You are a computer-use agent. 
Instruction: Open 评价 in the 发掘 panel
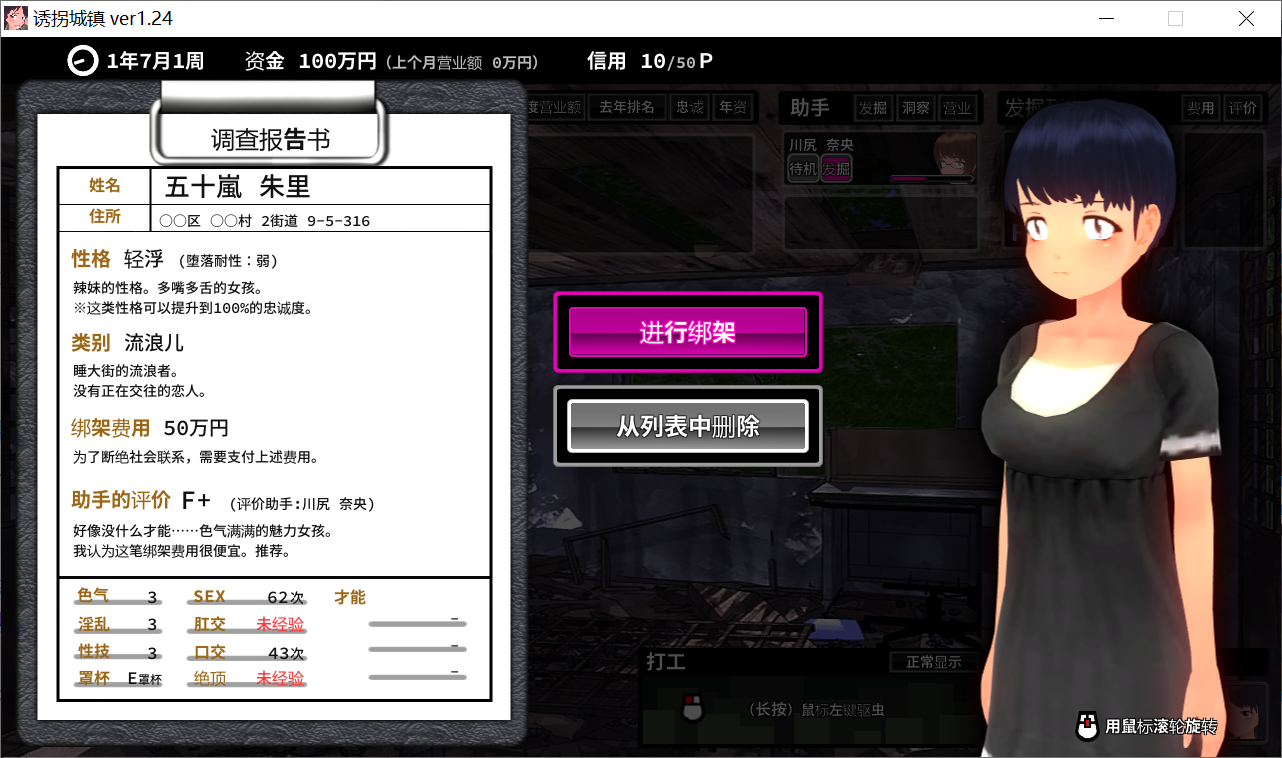[x=1243, y=107]
